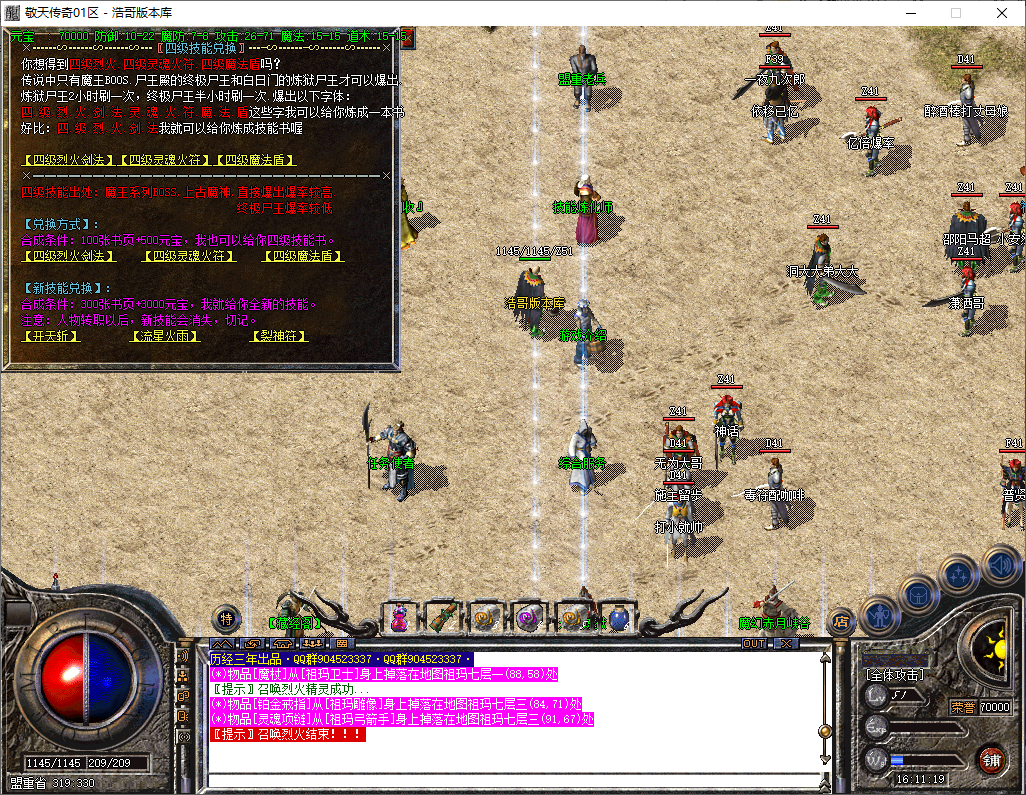Viewport: 1026px width, 795px height.
Task: Select the 开天斩 skill exchange link
Action: pos(50,336)
